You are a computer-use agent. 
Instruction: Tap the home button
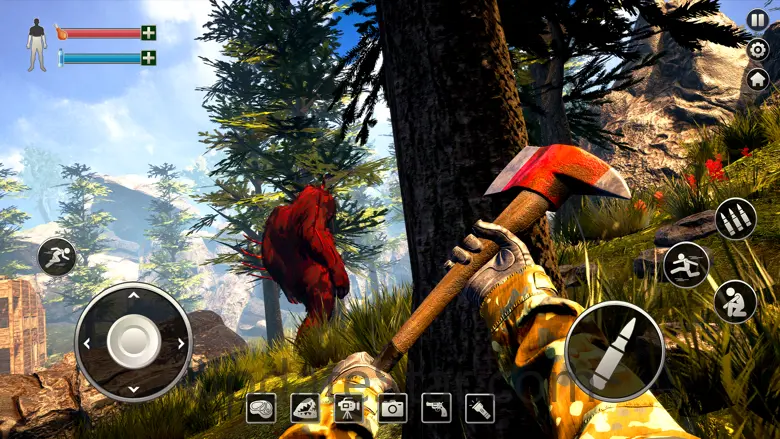click(757, 80)
